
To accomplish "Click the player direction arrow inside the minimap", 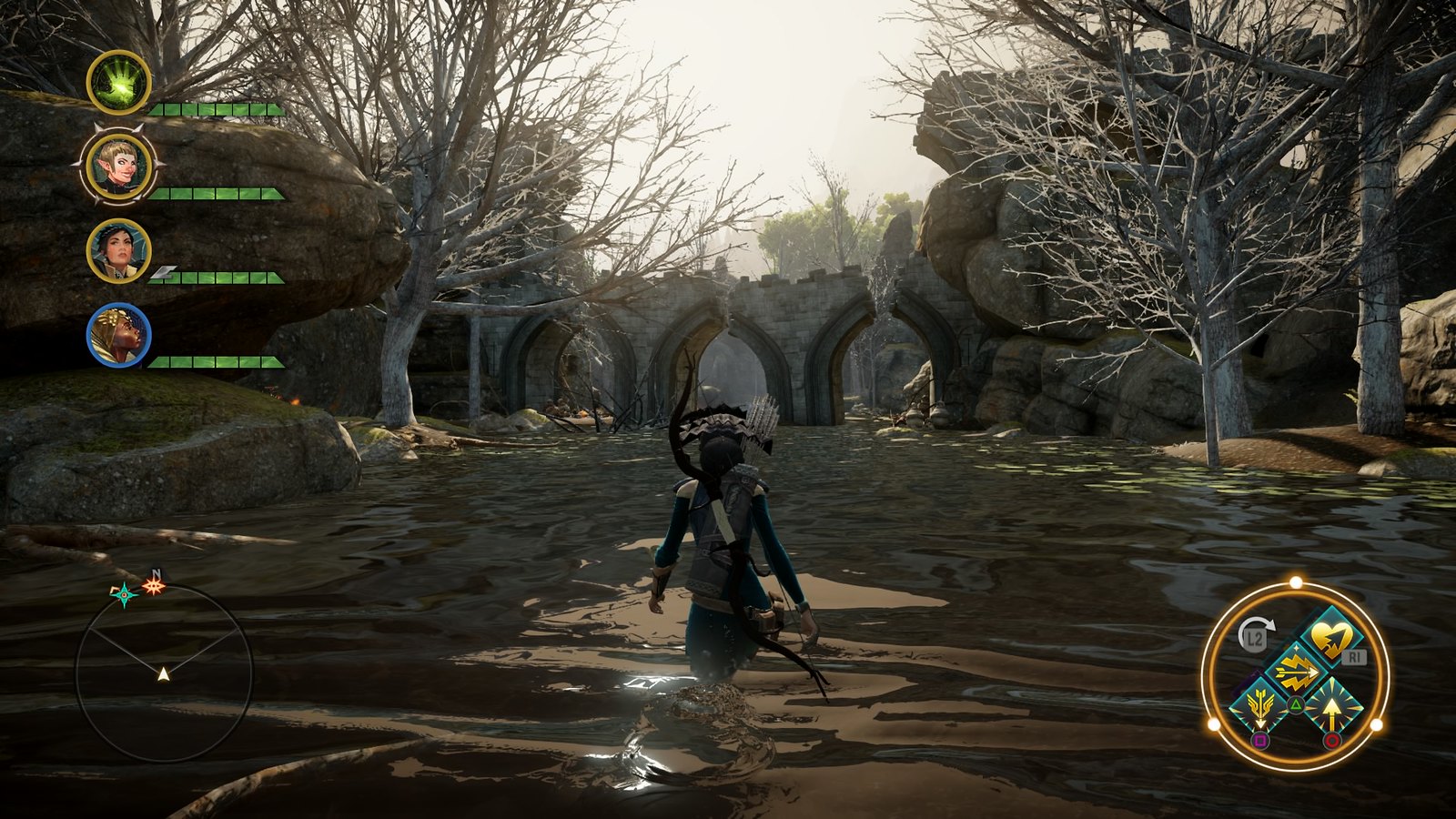I will coord(162,675).
